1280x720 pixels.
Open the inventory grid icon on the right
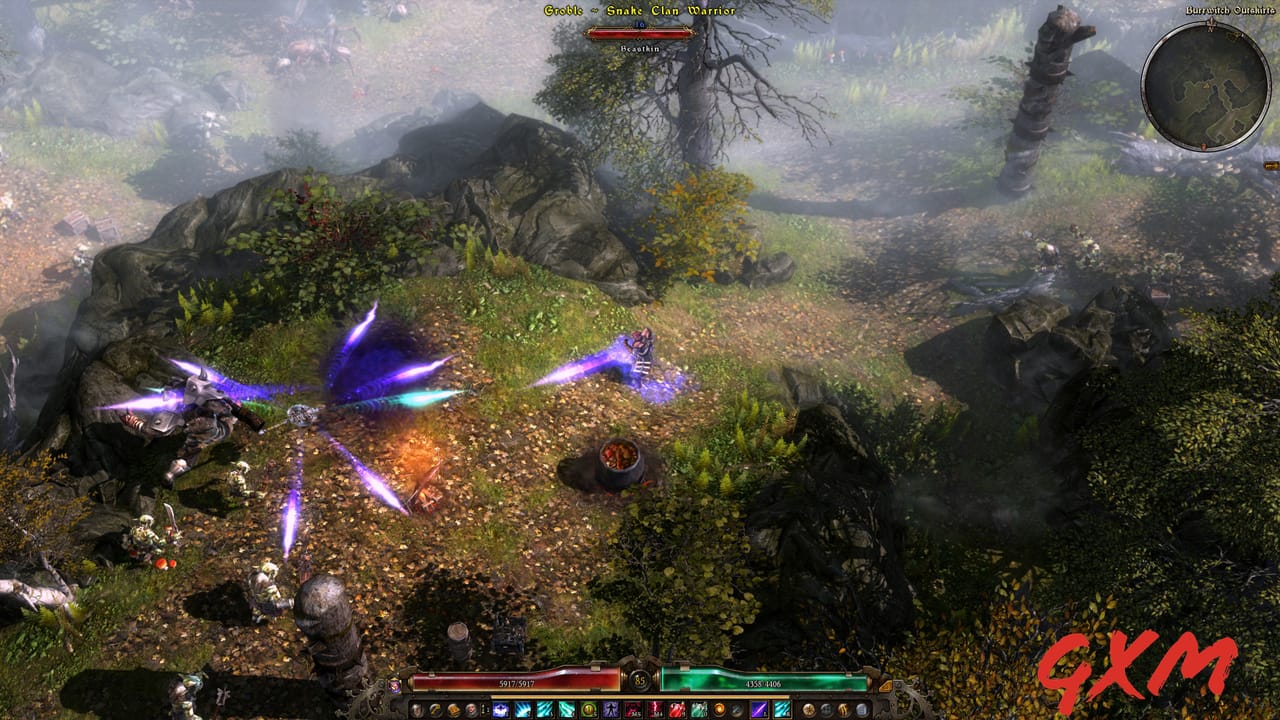tap(826, 709)
